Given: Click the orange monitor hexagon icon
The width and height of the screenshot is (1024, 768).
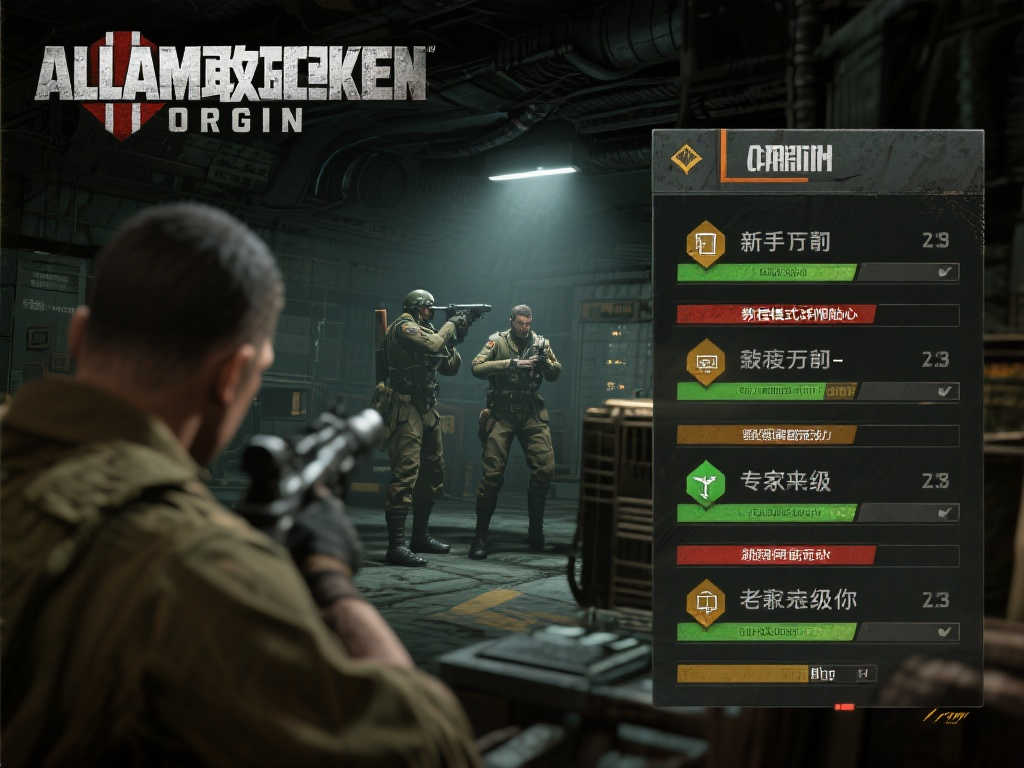Looking at the screenshot, I should point(706,361).
